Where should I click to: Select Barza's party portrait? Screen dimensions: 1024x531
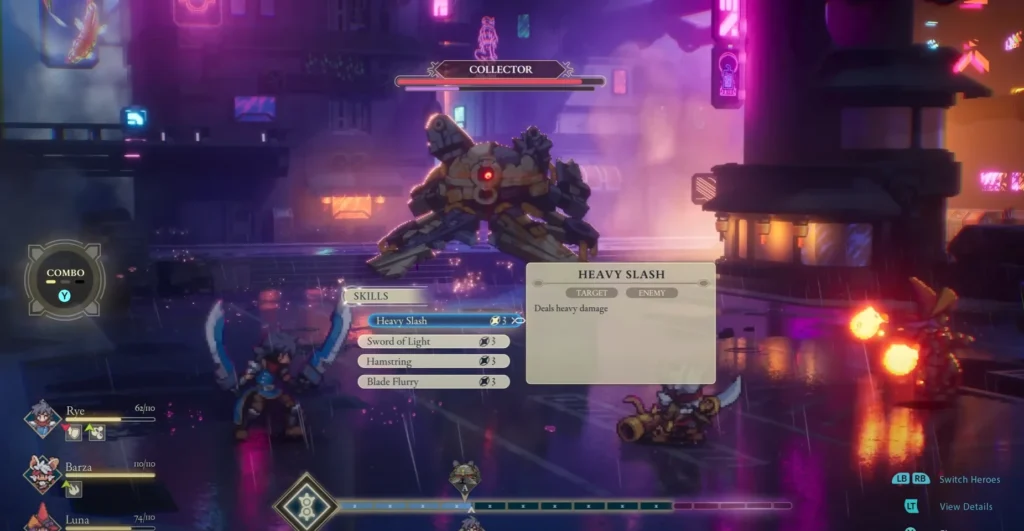tap(43, 473)
